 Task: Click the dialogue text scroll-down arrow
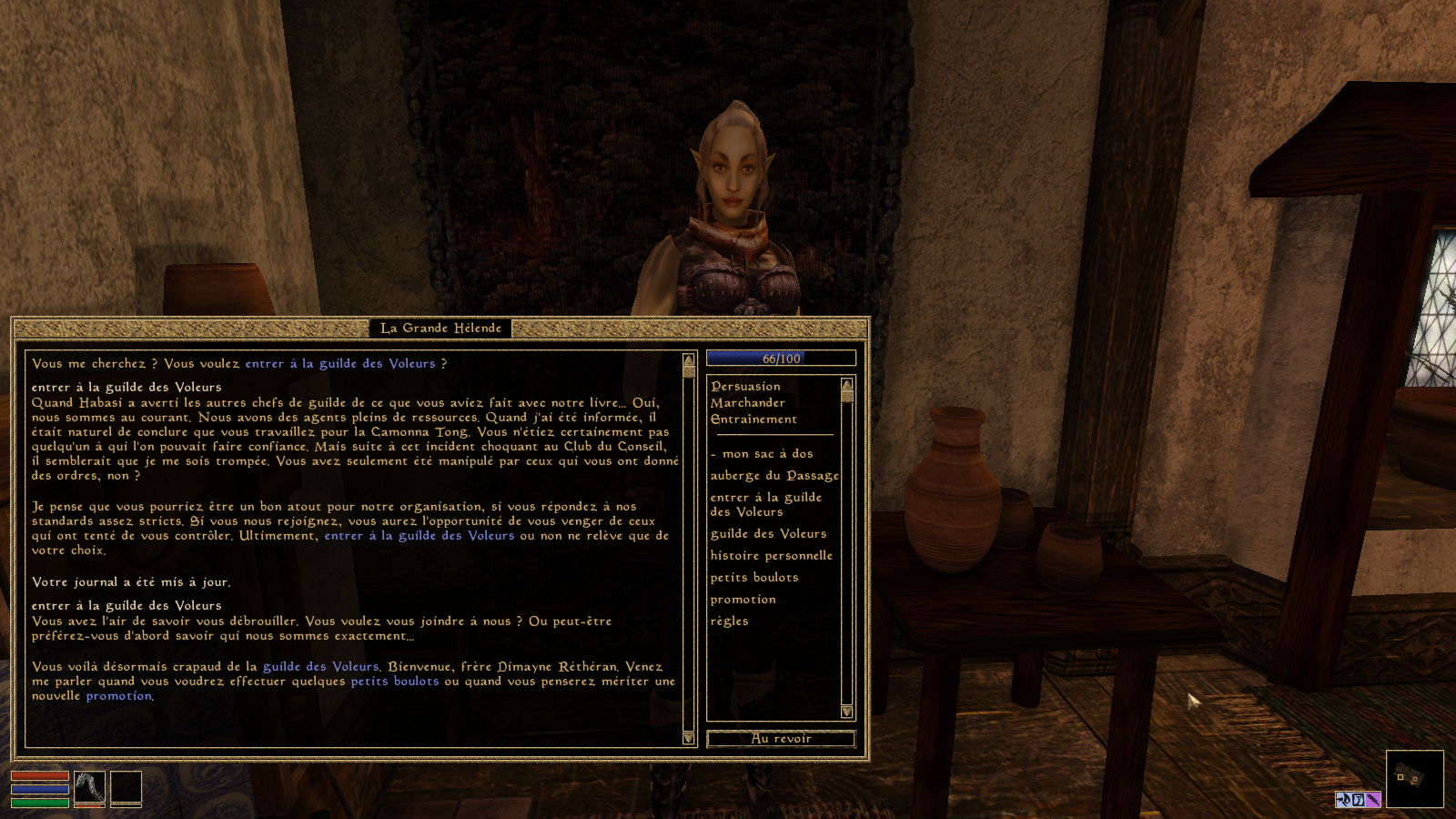(689, 738)
